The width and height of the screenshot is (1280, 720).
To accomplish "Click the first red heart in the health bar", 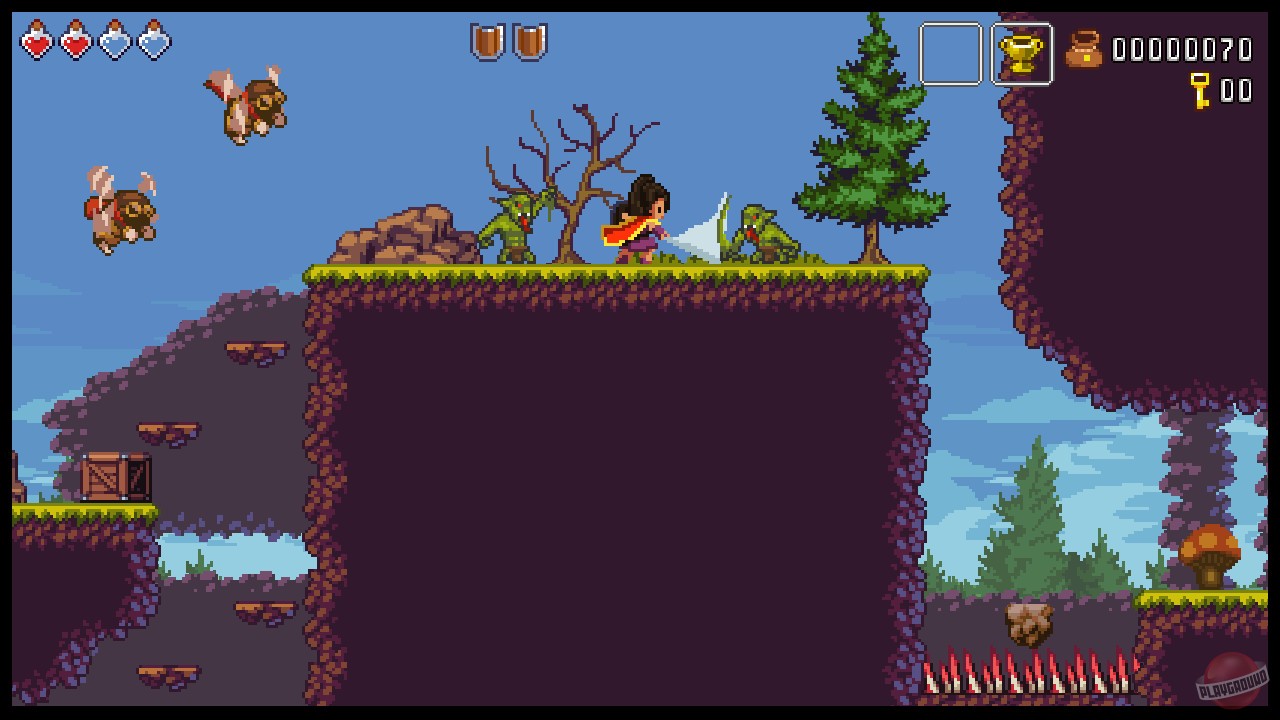I will pos(37,42).
